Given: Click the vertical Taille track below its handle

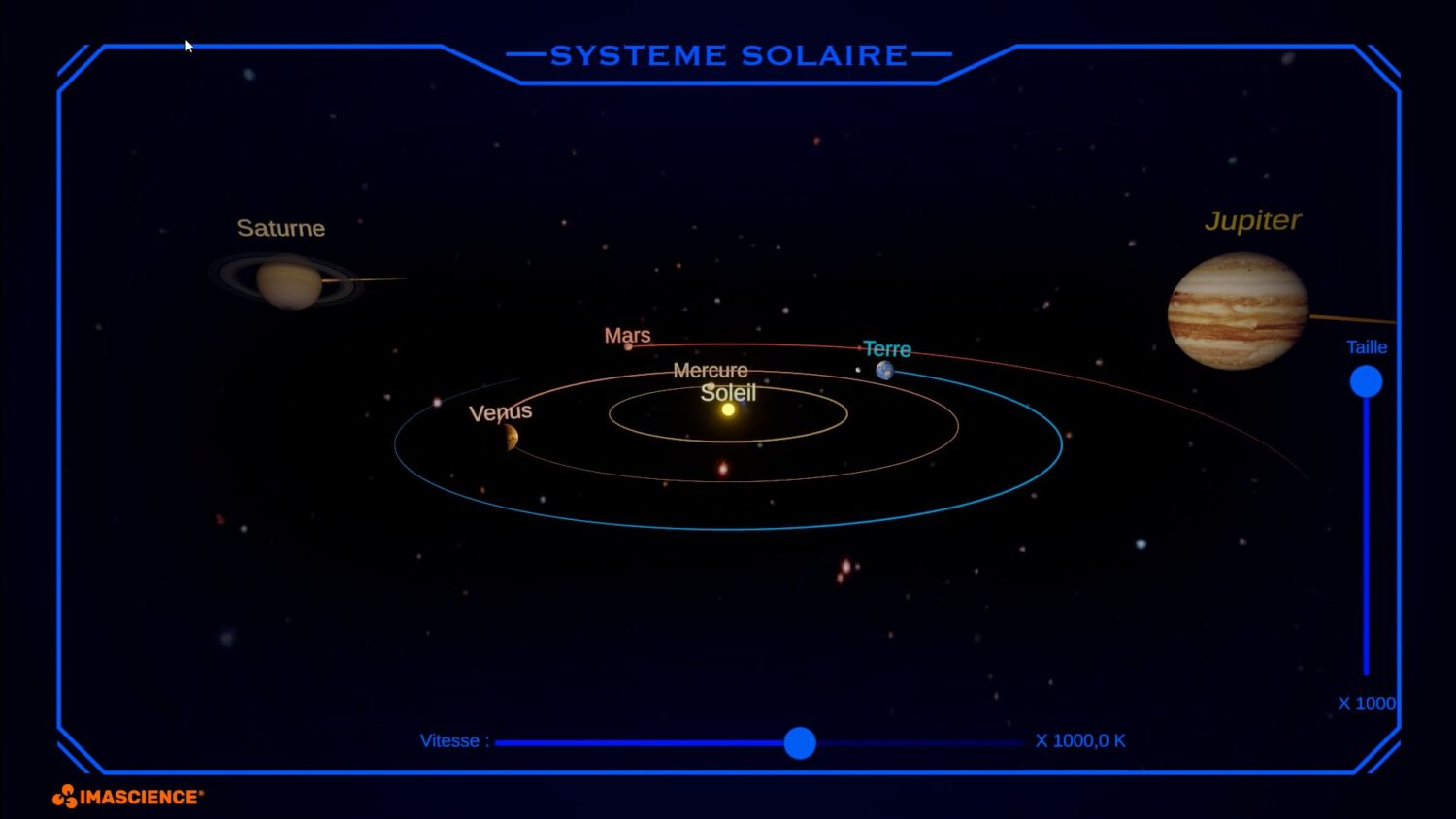Looking at the screenshot, I should 1366,543.
